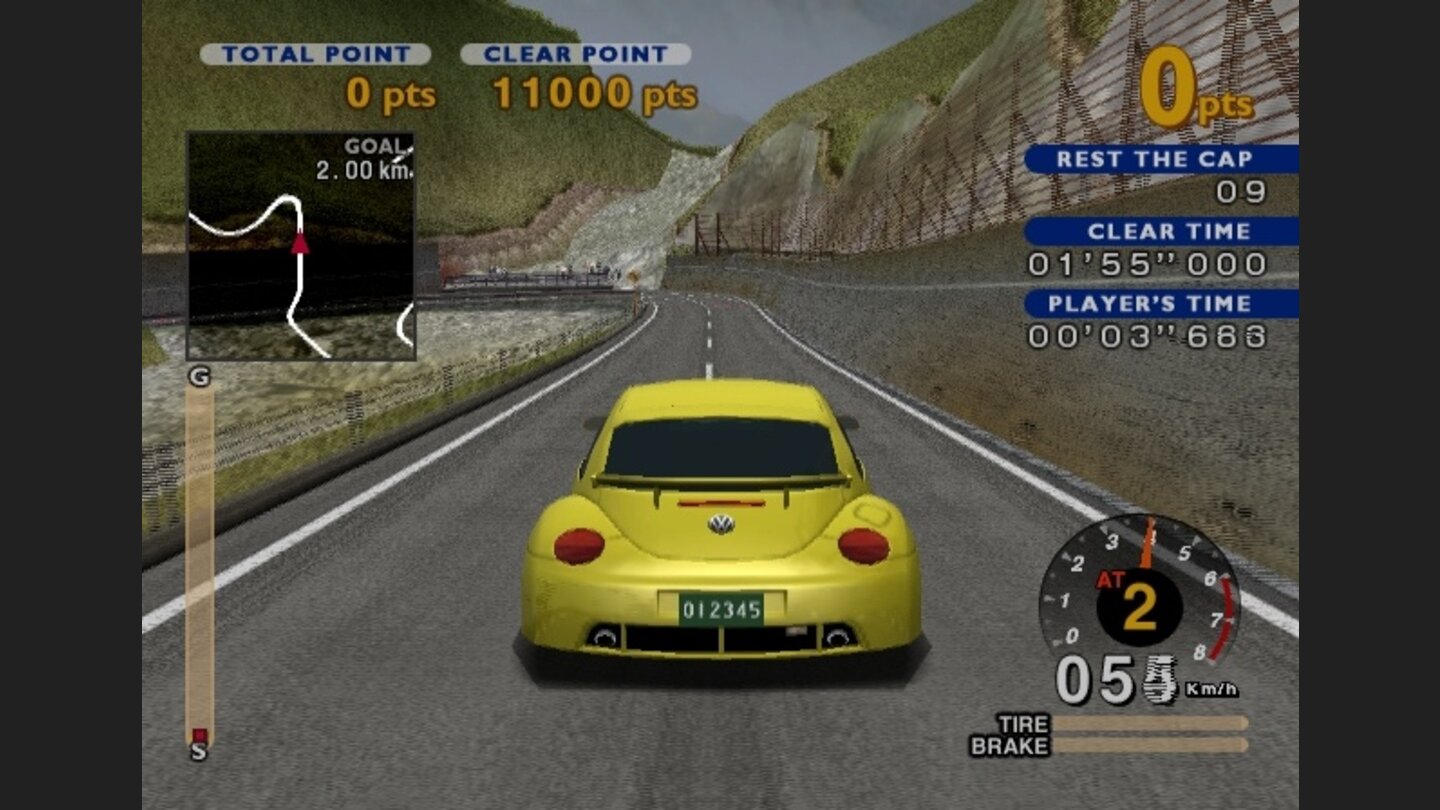Toggle the BRAKE condition bar
Viewport: 1440px width, 810px height.
coord(1150,744)
